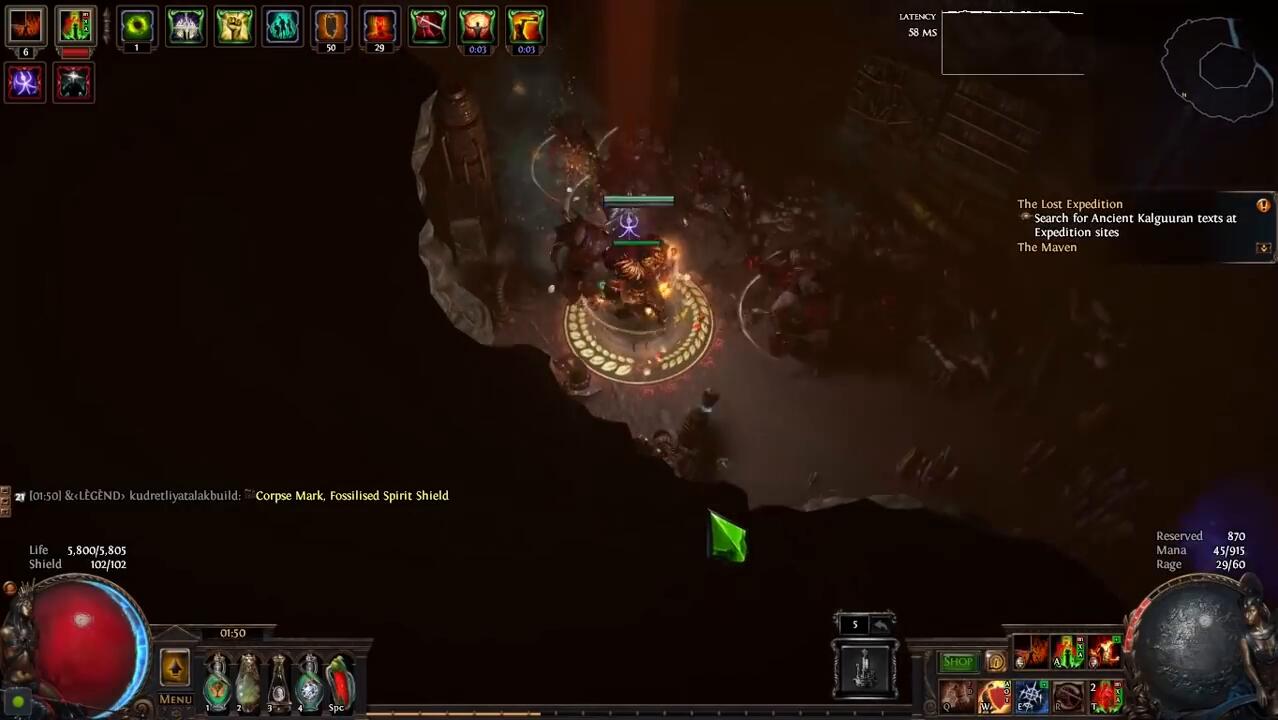Activate the green totem skill on A
Viewport: 1278px width, 720px height.
pos(1068,652)
